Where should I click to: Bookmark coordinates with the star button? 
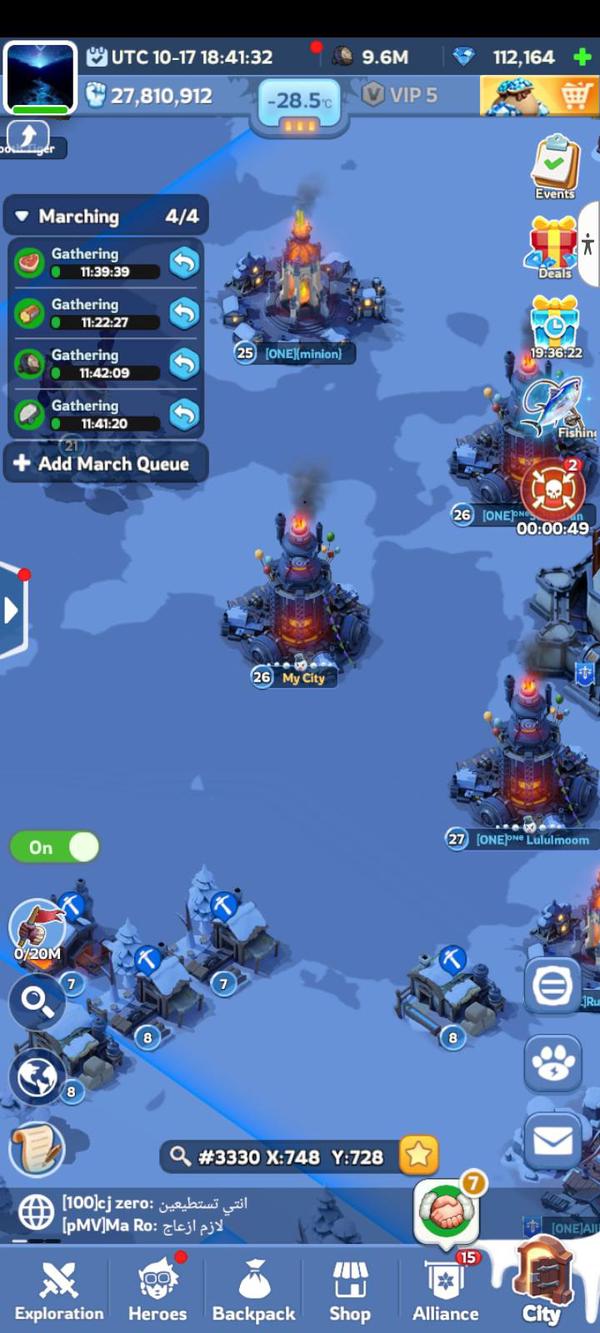pos(418,1156)
